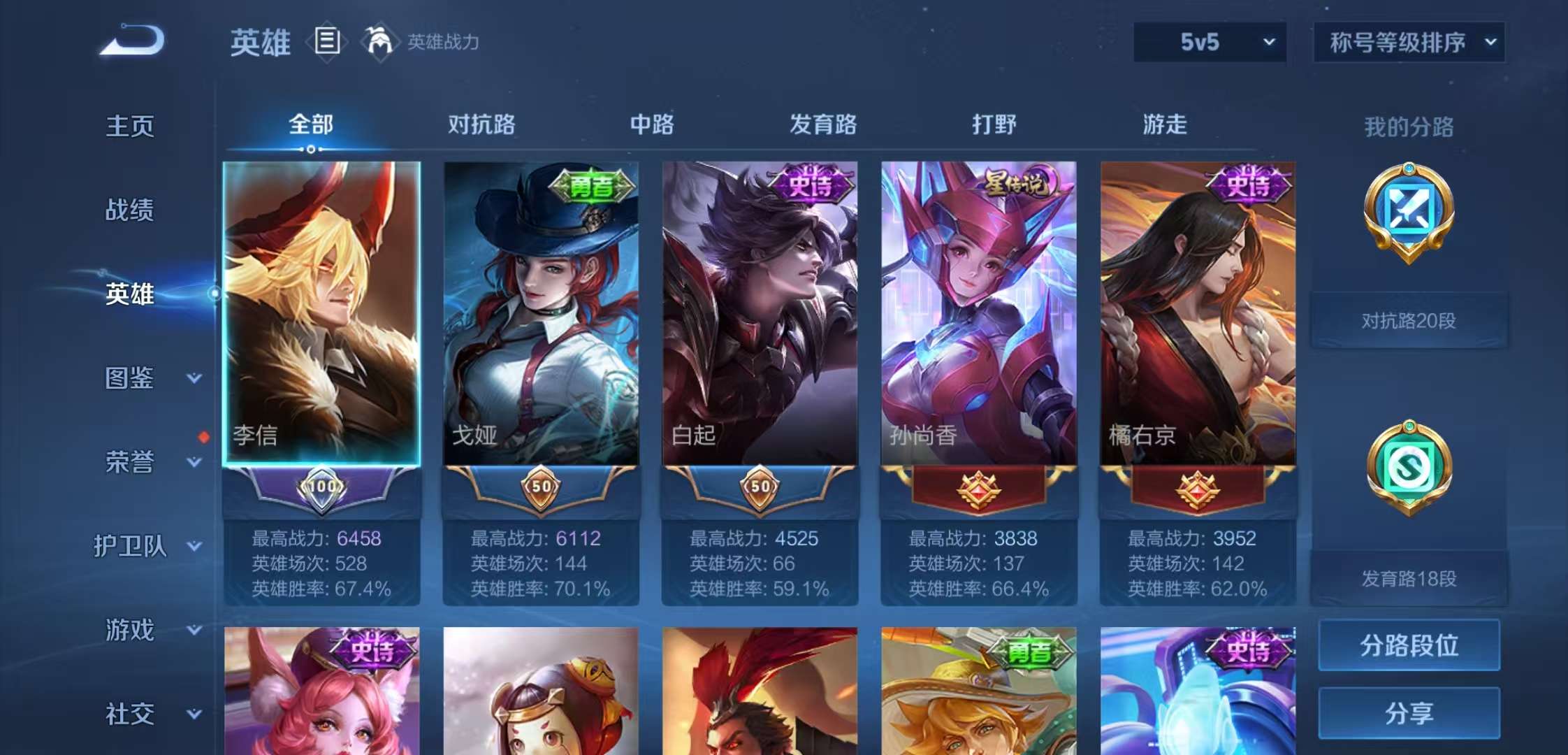Image resolution: width=1568 pixels, height=755 pixels.
Task: Click the 英雄战力 hero power icon
Action: (381, 42)
